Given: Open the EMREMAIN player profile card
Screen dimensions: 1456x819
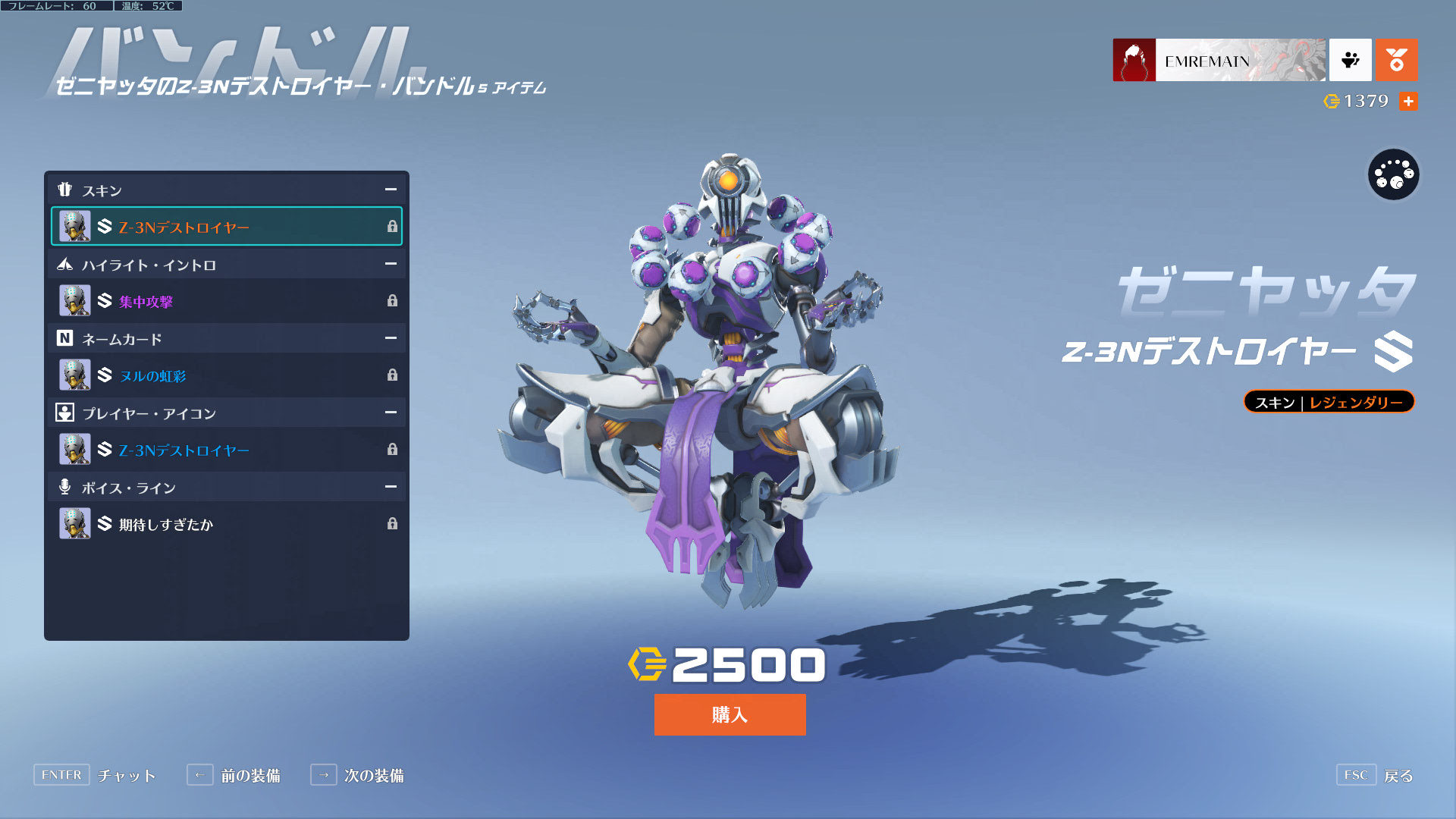Looking at the screenshot, I should (x=1219, y=60).
